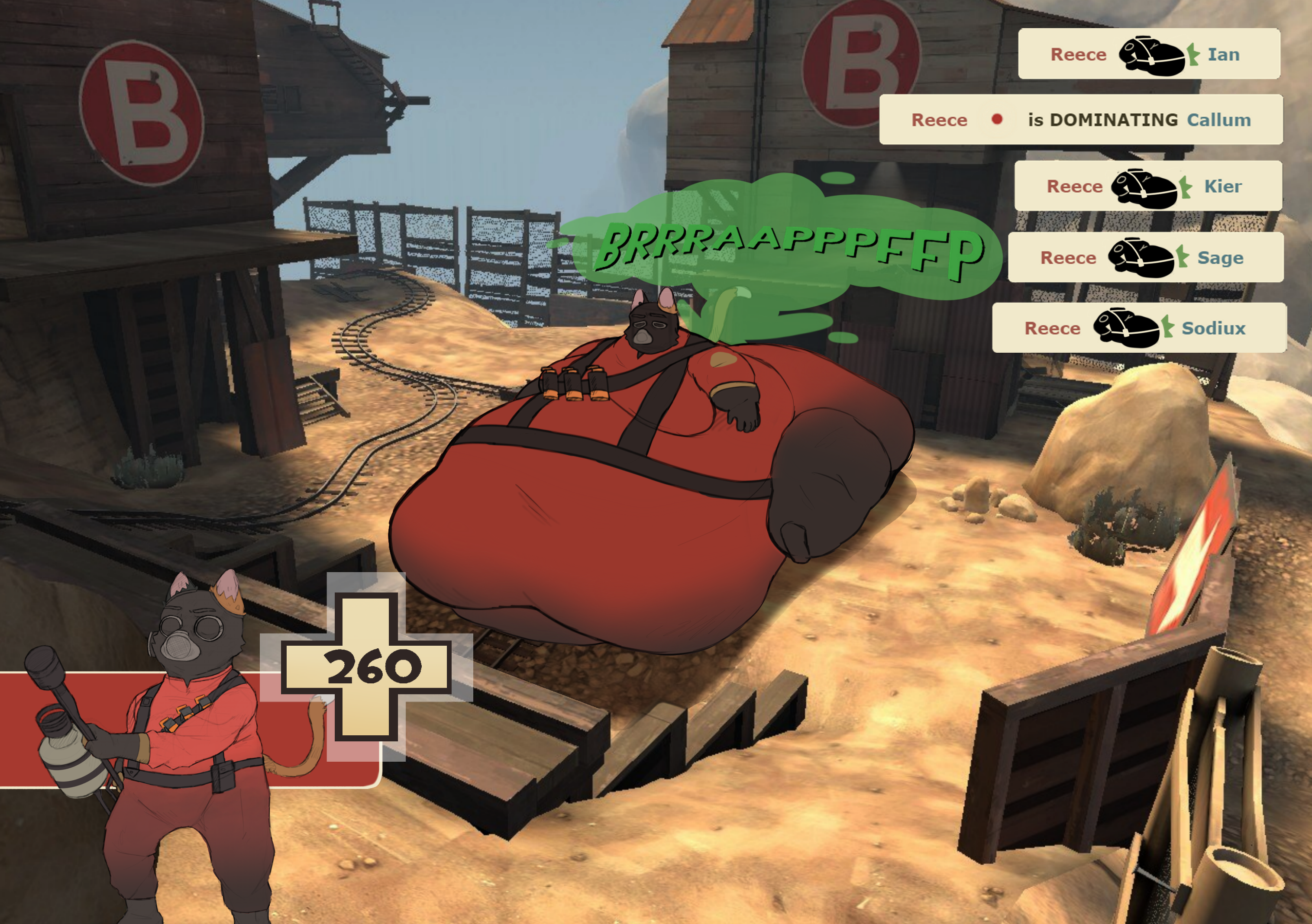Click the 'is DOMINATING Callum' notification

1081,119
